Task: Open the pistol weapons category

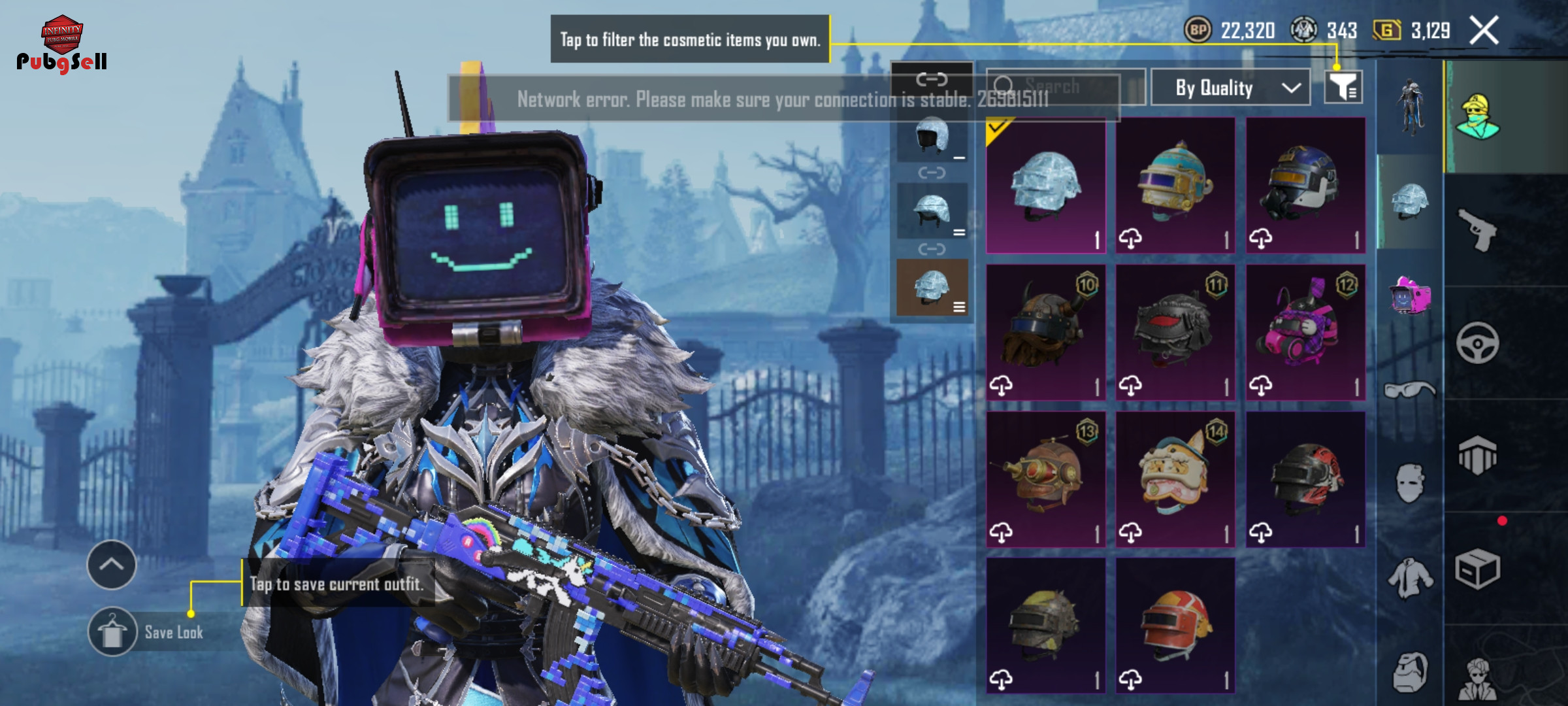Action: [1477, 229]
